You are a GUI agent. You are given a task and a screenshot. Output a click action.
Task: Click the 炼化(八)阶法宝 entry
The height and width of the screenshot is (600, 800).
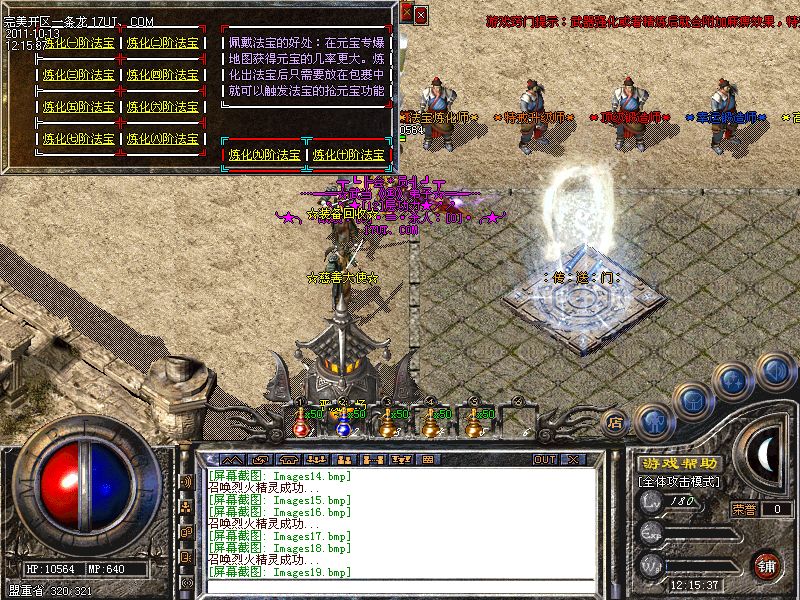164,139
